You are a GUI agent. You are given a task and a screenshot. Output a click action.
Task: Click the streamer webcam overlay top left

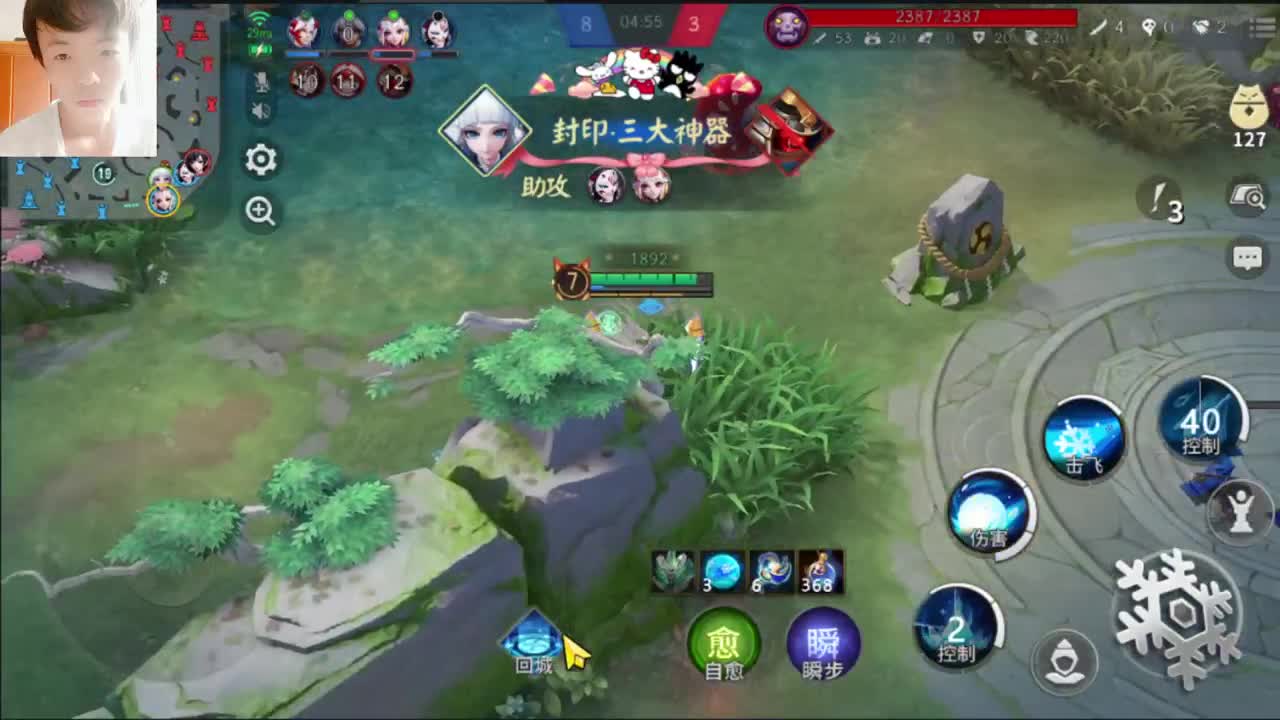(x=80, y=80)
